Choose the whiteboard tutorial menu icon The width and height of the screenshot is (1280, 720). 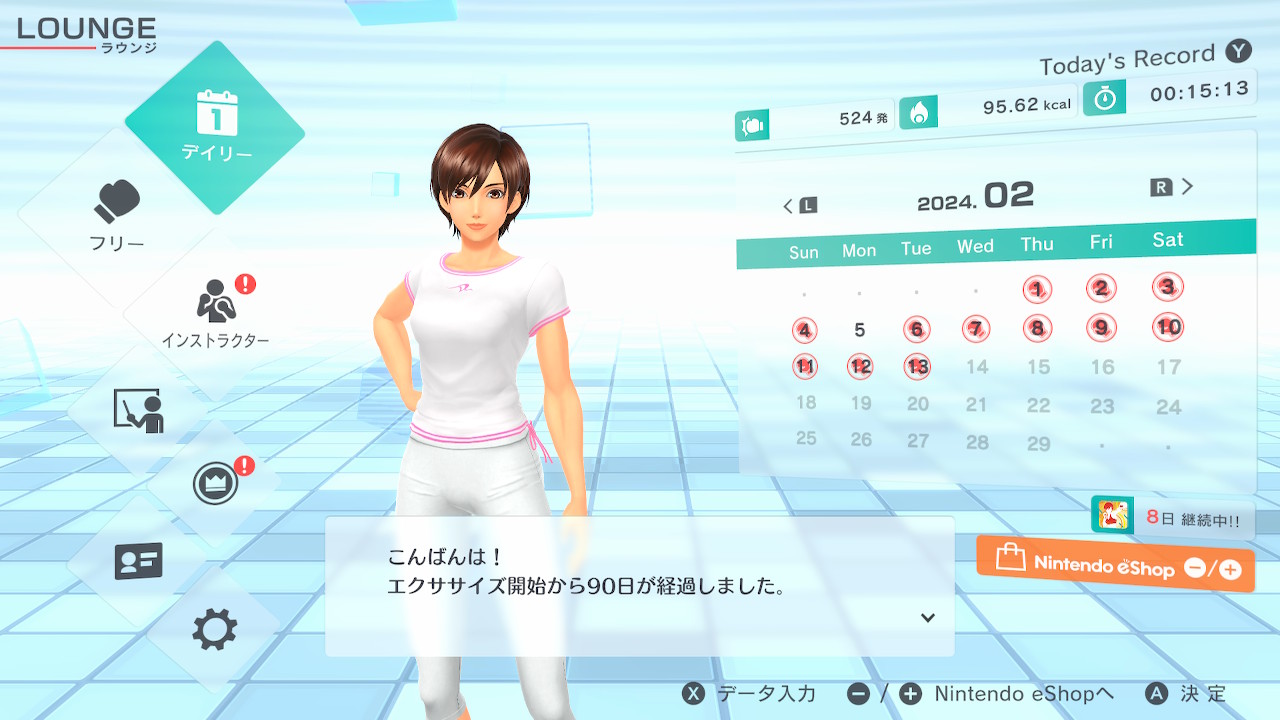[x=138, y=410]
